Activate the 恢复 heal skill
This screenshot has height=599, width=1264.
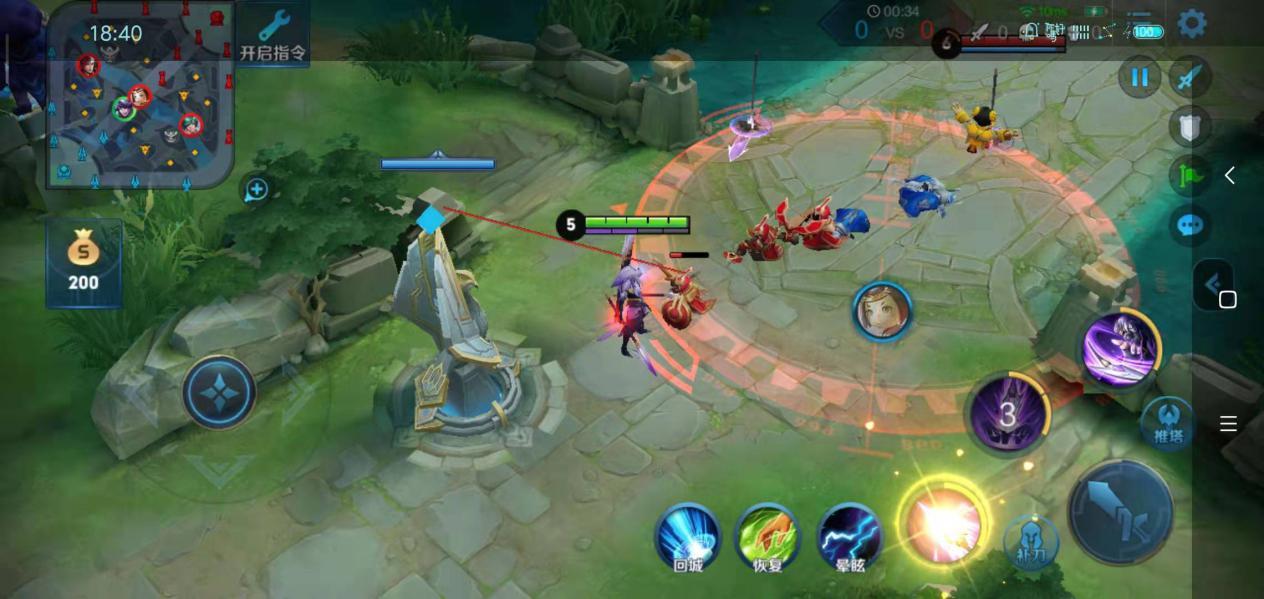tap(767, 537)
